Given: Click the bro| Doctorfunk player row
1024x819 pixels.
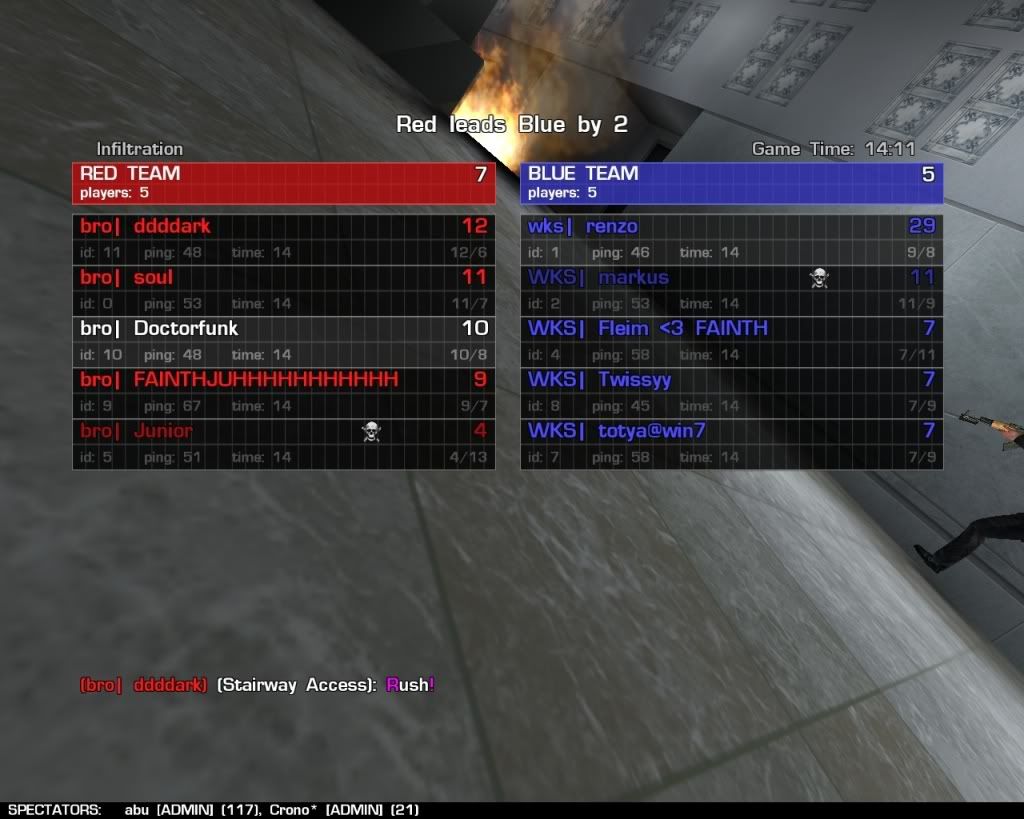Looking at the screenshot, I should coord(283,341).
